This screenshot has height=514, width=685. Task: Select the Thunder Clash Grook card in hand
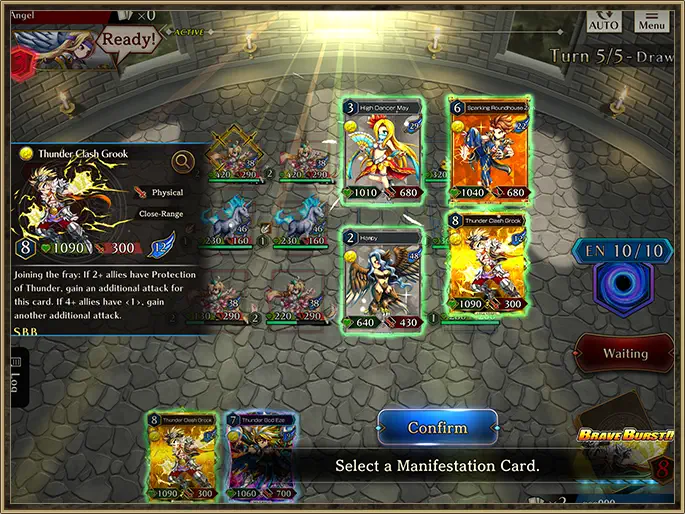[182, 457]
